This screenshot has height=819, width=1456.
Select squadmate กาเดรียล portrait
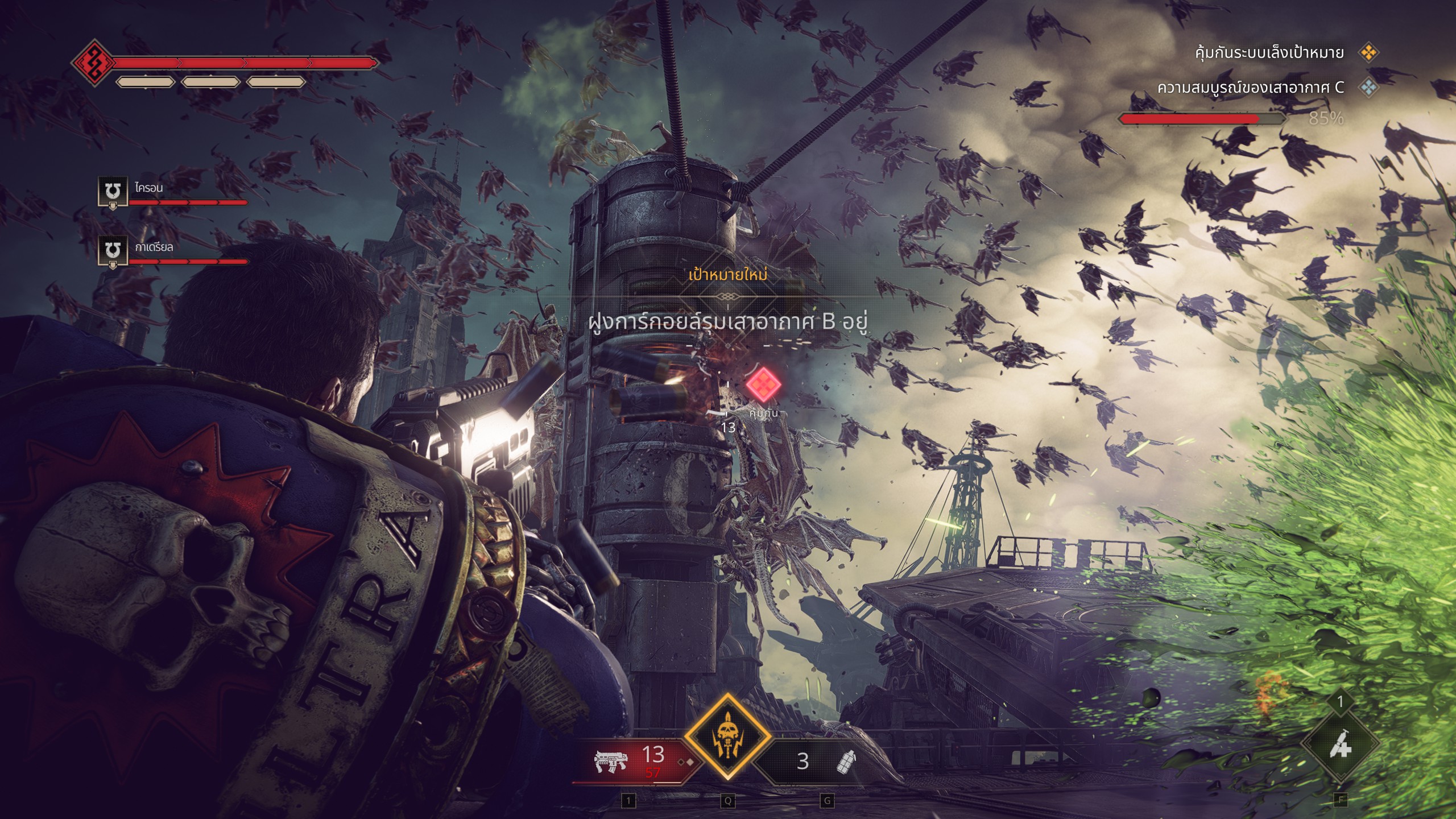[113, 251]
